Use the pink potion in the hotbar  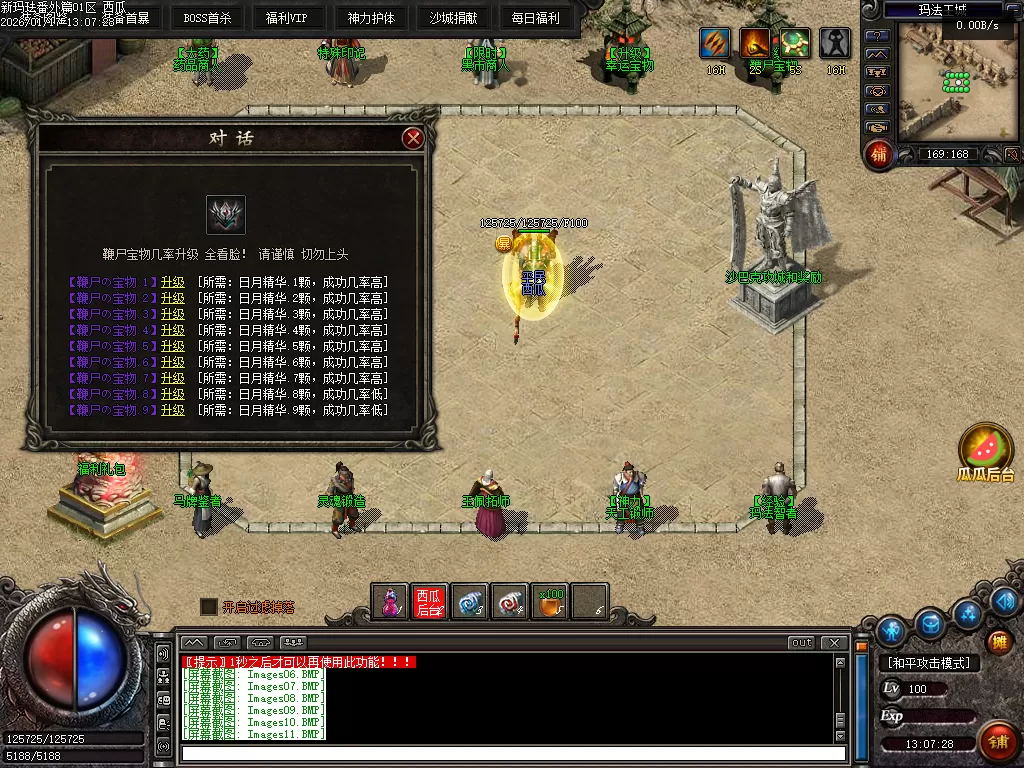[390, 602]
